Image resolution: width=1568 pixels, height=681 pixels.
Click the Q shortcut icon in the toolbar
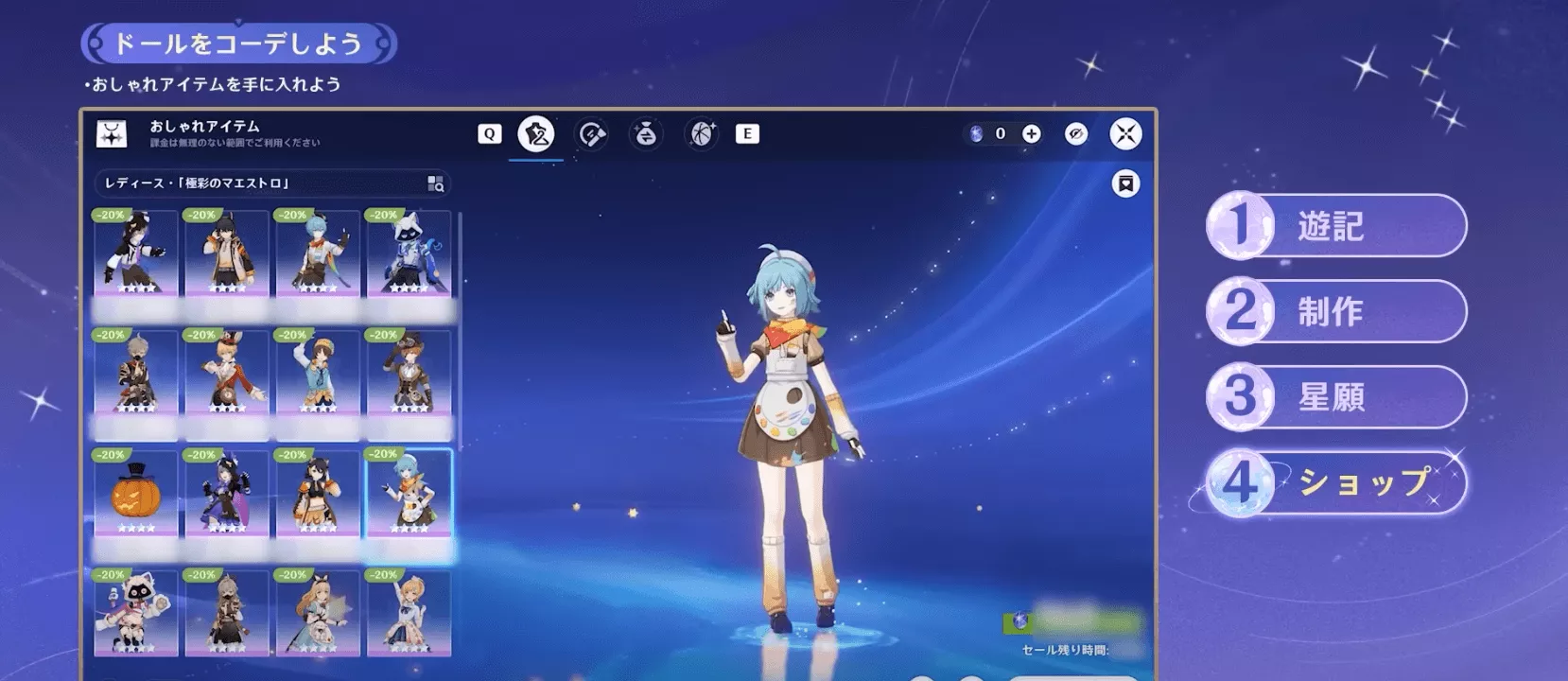pos(489,133)
